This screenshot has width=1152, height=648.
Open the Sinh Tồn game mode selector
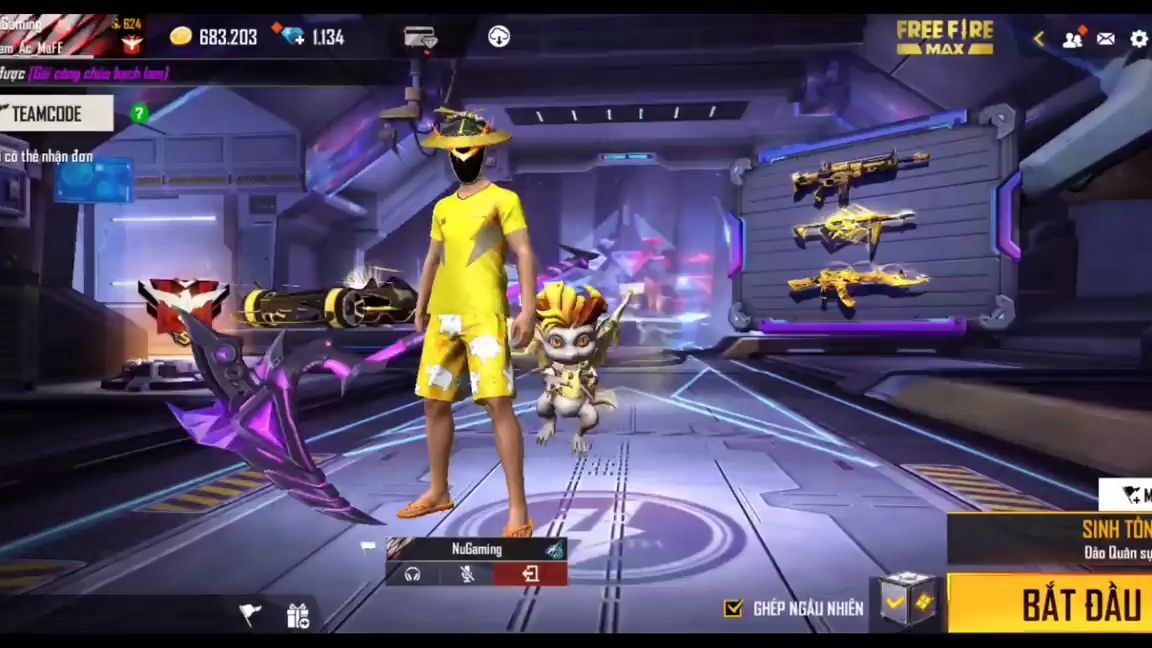(x=1050, y=539)
